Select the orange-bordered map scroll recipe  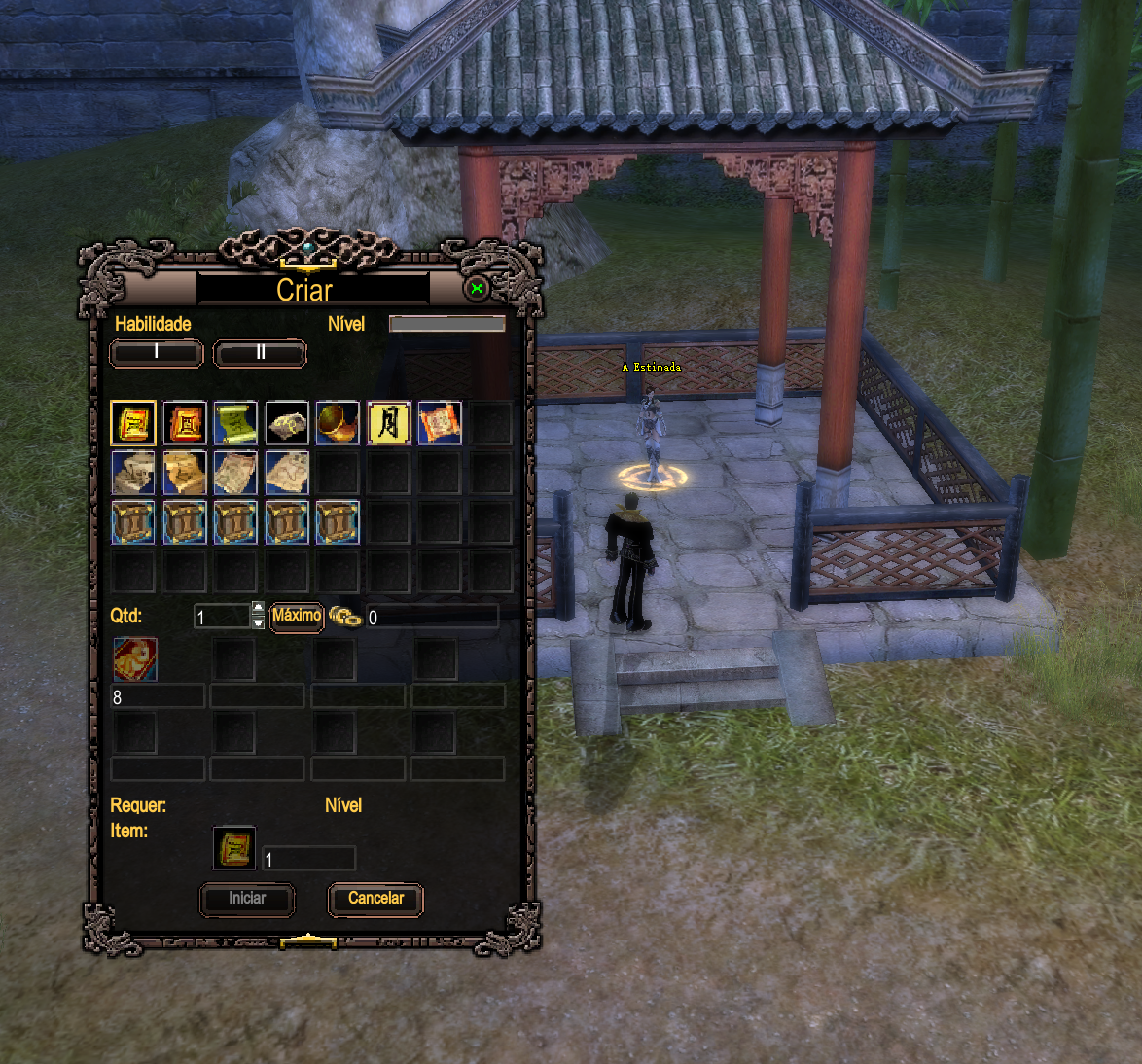pos(440,423)
